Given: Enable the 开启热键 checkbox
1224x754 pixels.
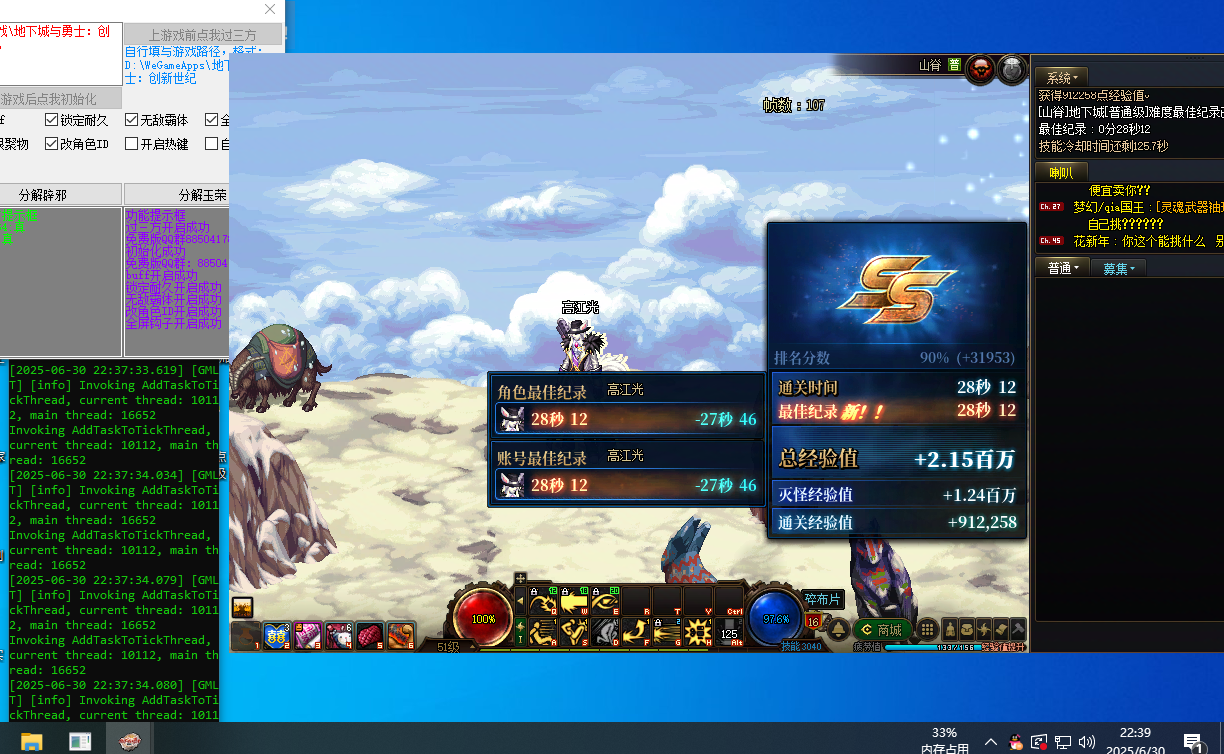Looking at the screenshot, I should (x=132, y=144).
